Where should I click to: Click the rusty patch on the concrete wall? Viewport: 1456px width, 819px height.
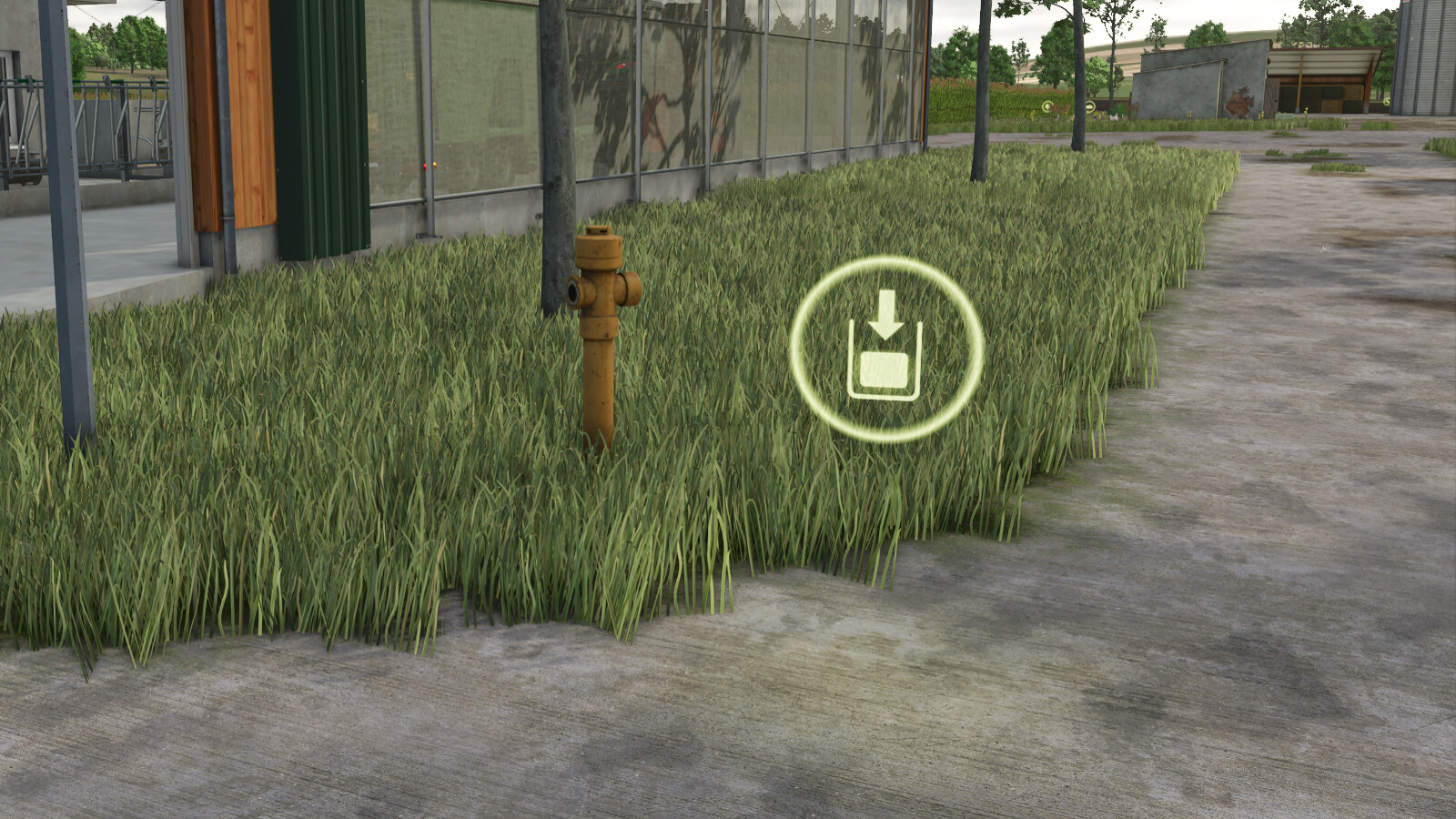(x=1239, y=100)
